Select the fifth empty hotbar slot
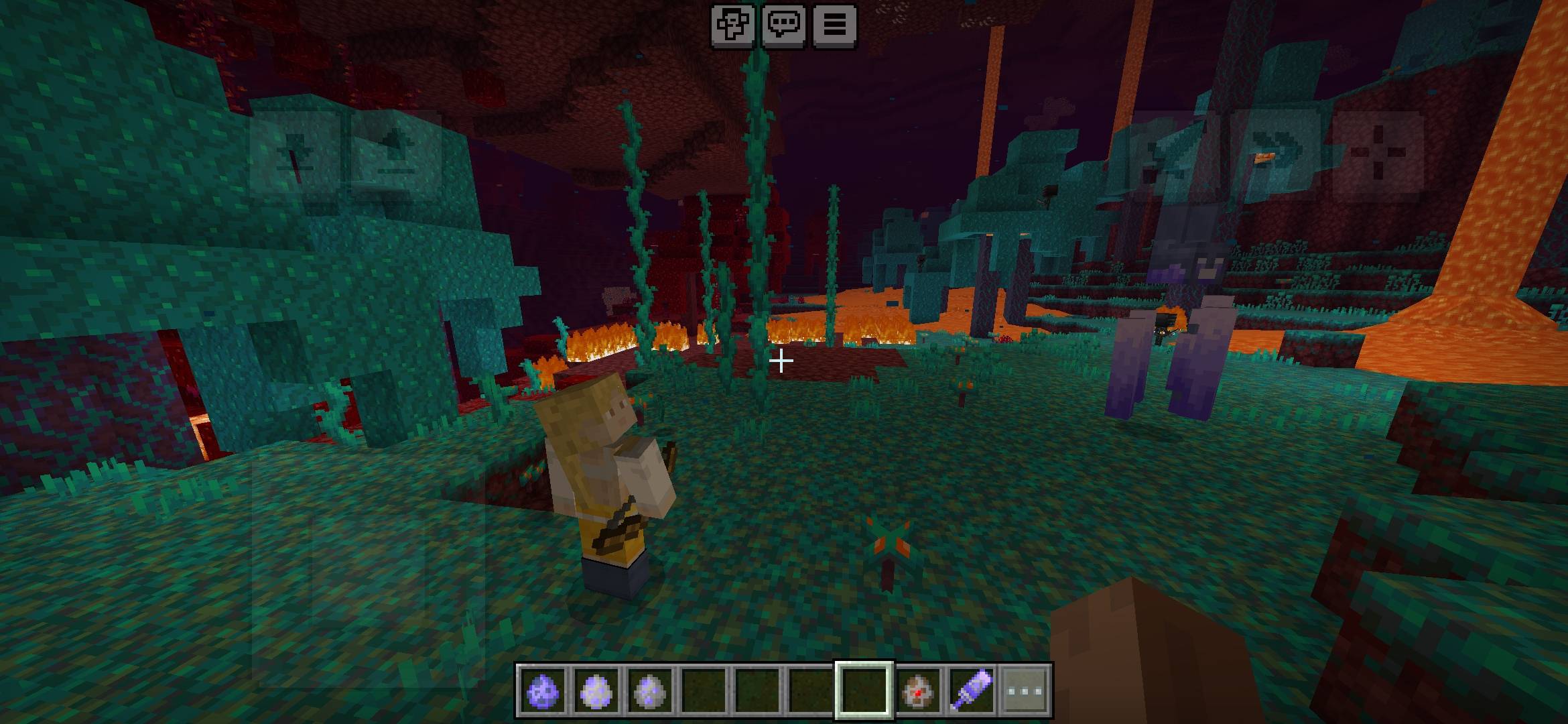The width and height of the screenshot is (1568, 724). tap(756, 692)
